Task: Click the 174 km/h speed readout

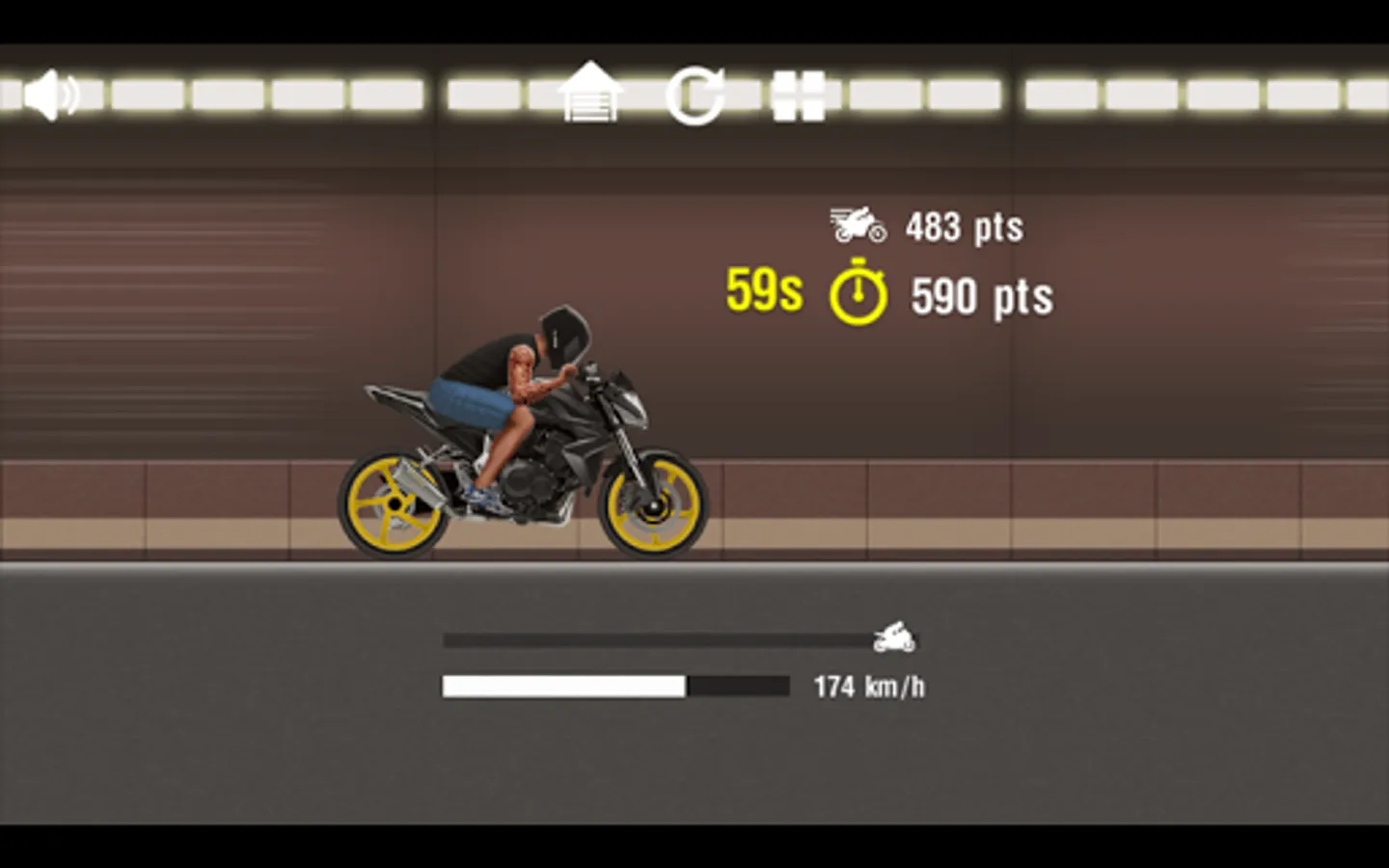Action: pyautogui.click(x=869, y=685)
